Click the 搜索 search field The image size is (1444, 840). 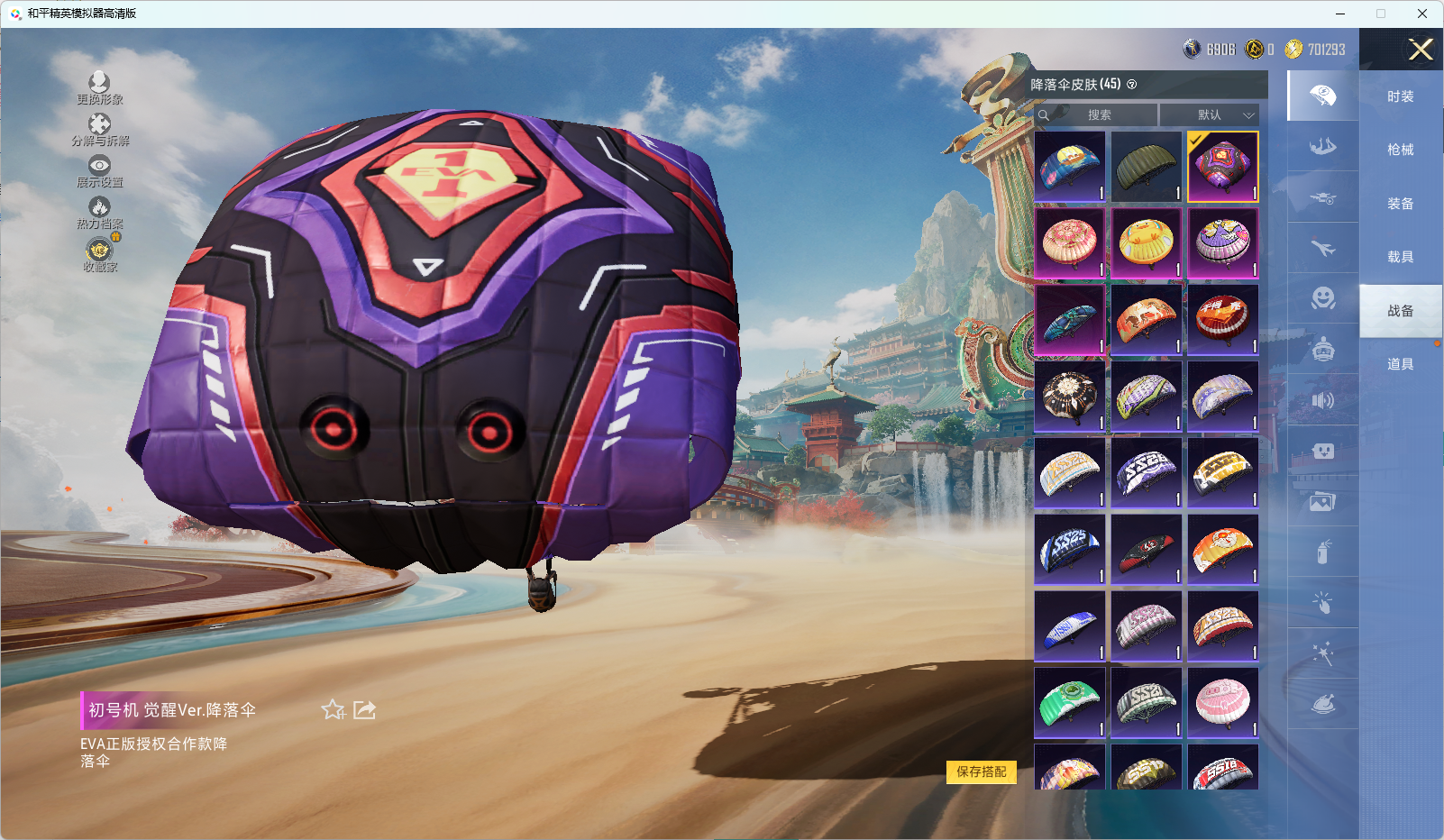tap(1099, 115)
